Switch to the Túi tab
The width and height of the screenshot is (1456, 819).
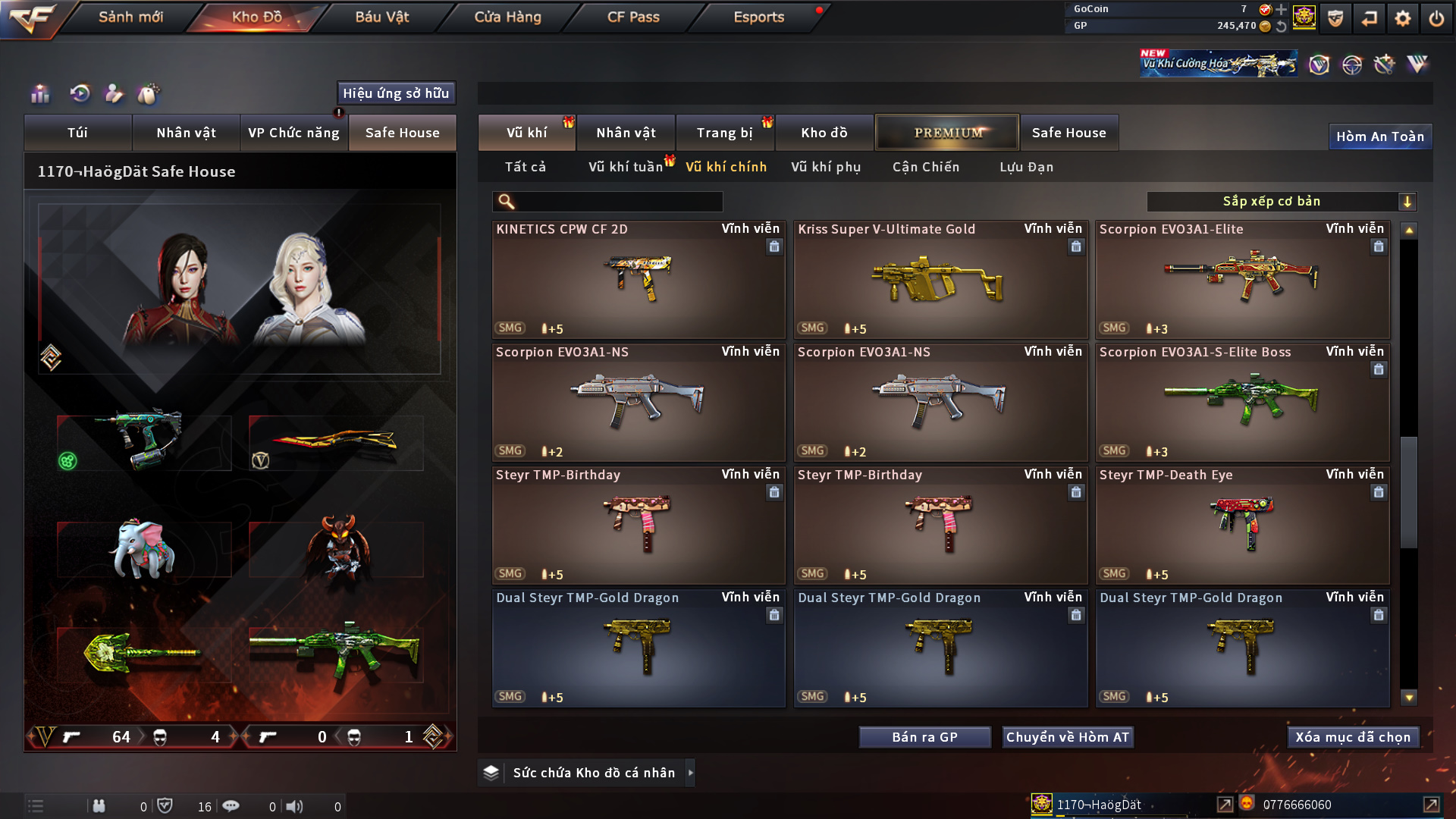point(77,133)
